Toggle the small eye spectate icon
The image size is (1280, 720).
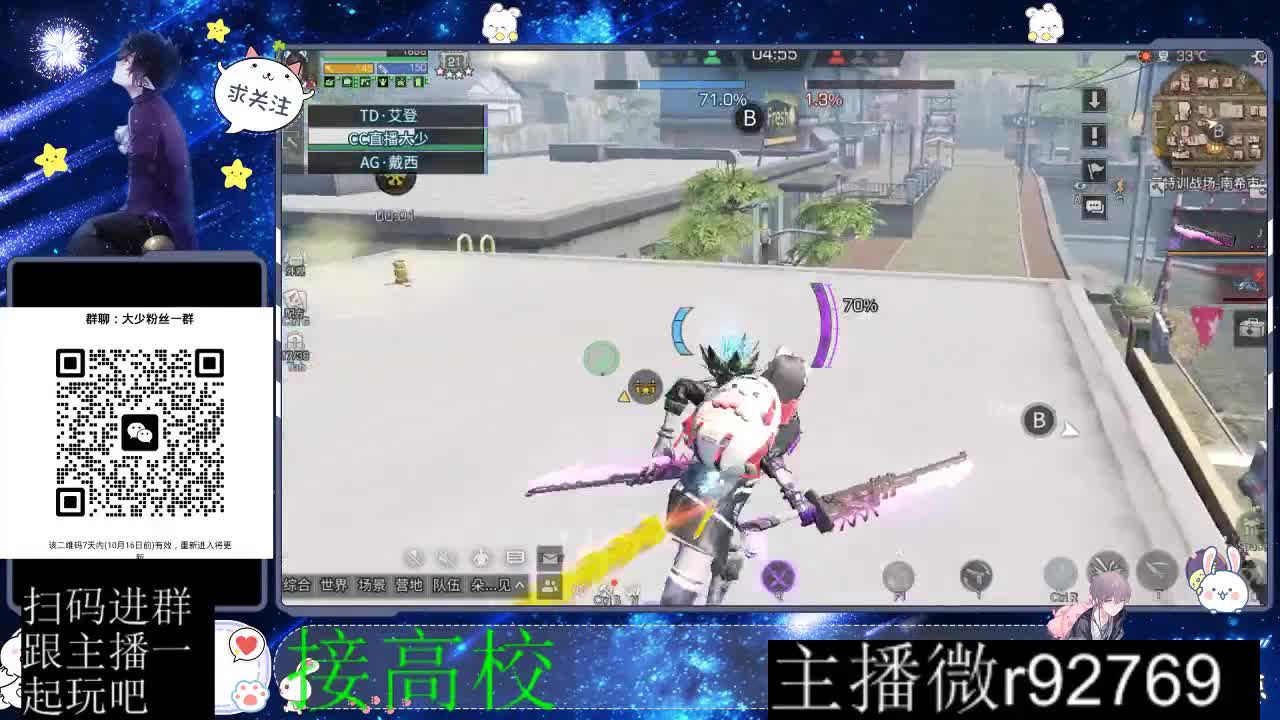tap(1080, 185)
